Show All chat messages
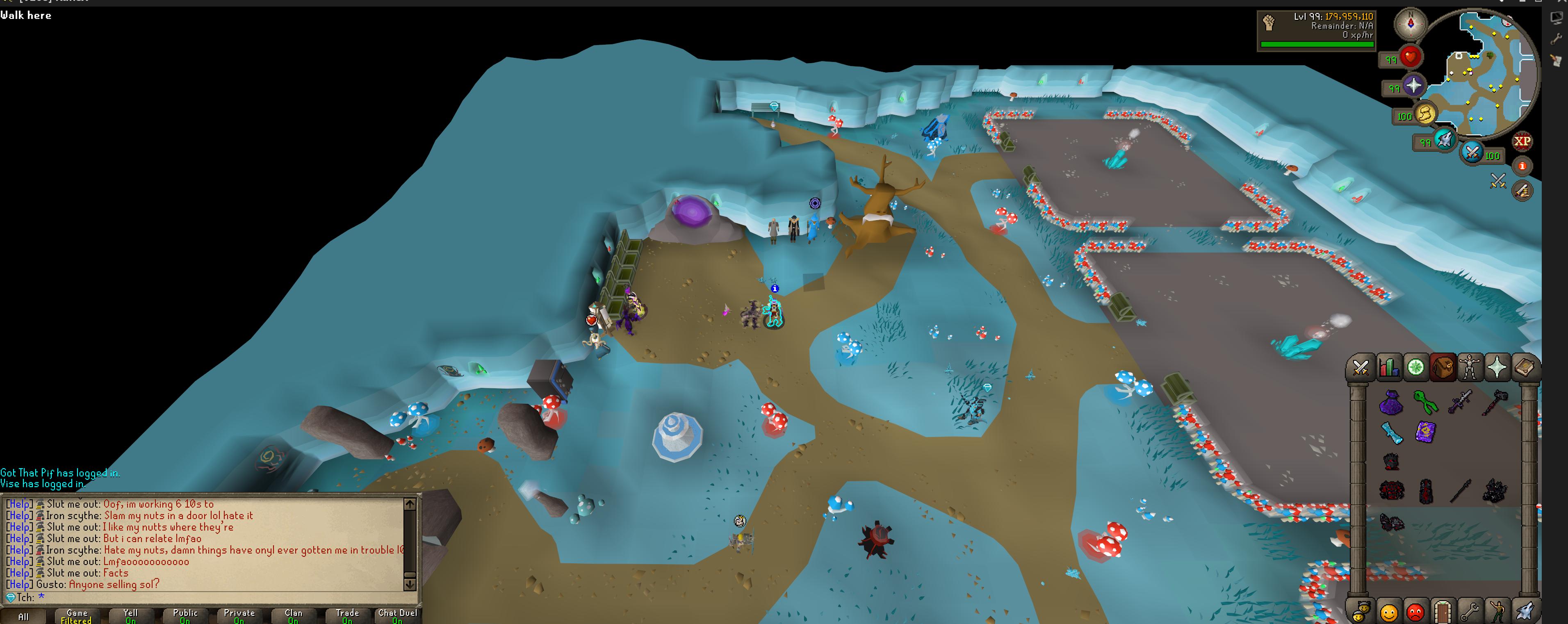The image size is (1568, 624). pos(23,616)
